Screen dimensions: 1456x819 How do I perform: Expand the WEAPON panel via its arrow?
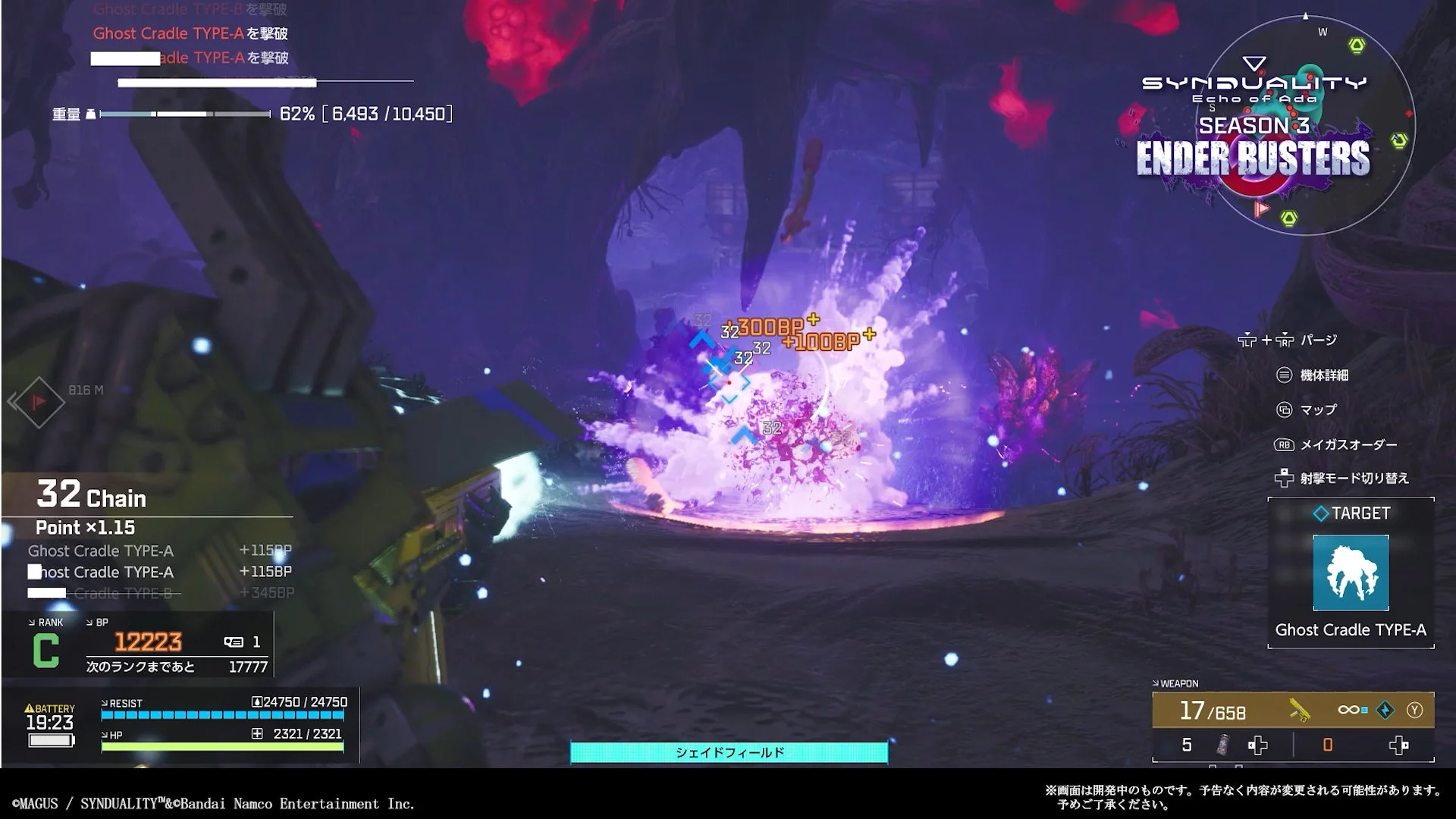point(1157,683)
